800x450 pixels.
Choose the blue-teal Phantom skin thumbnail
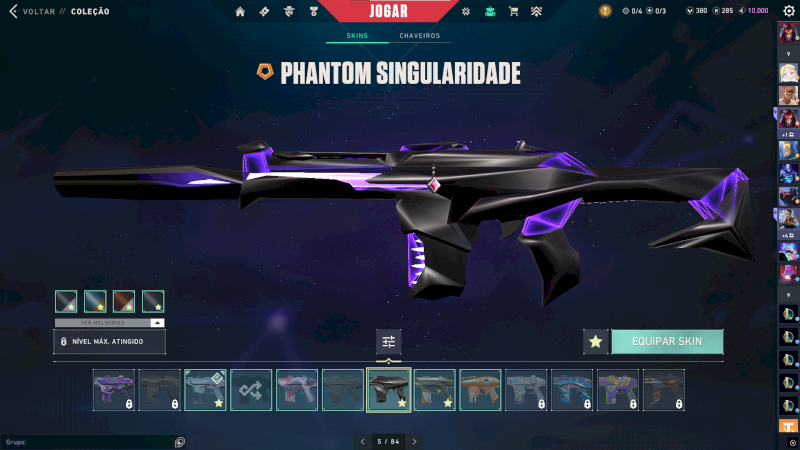(572, 390)
